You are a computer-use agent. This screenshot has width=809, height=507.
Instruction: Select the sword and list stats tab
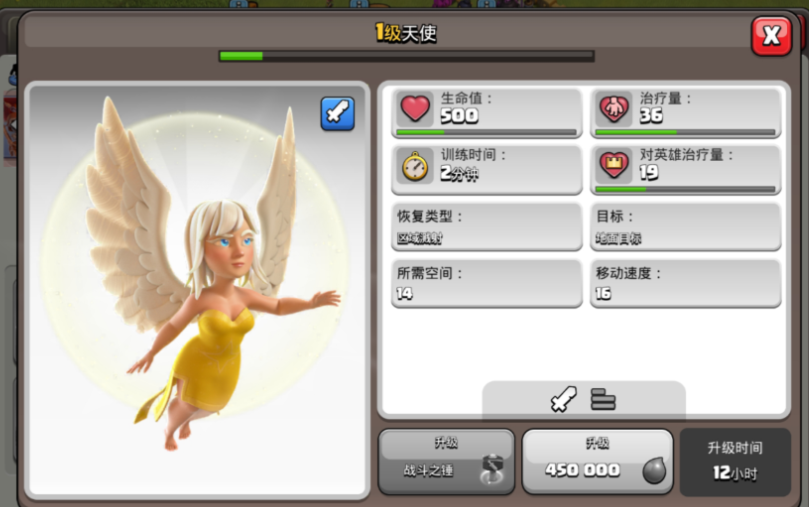[x=583, y=399]
